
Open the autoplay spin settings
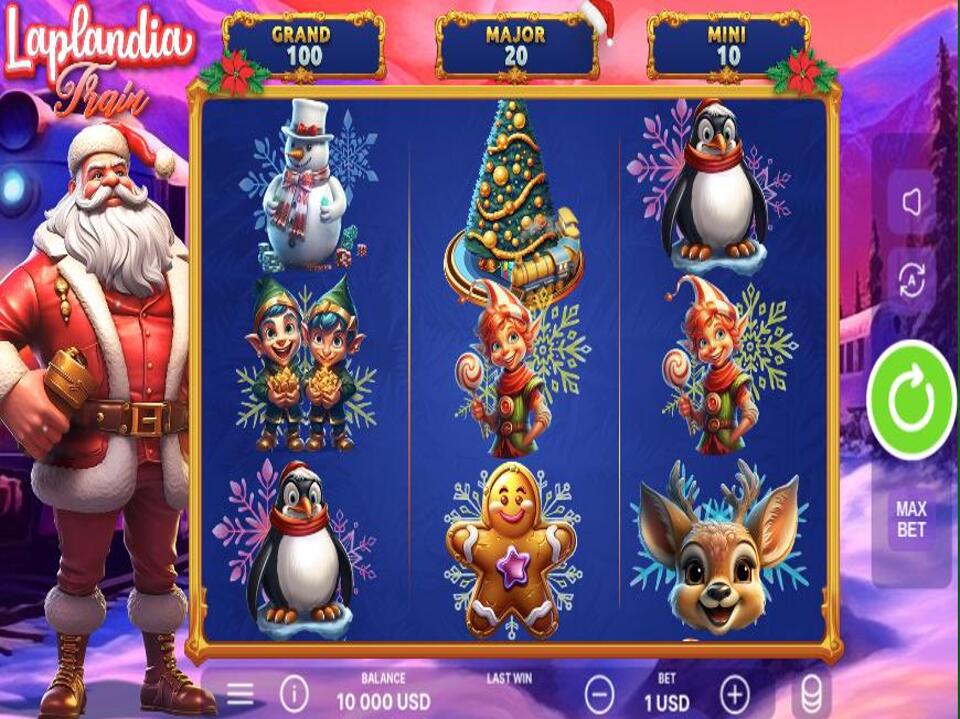911,281
